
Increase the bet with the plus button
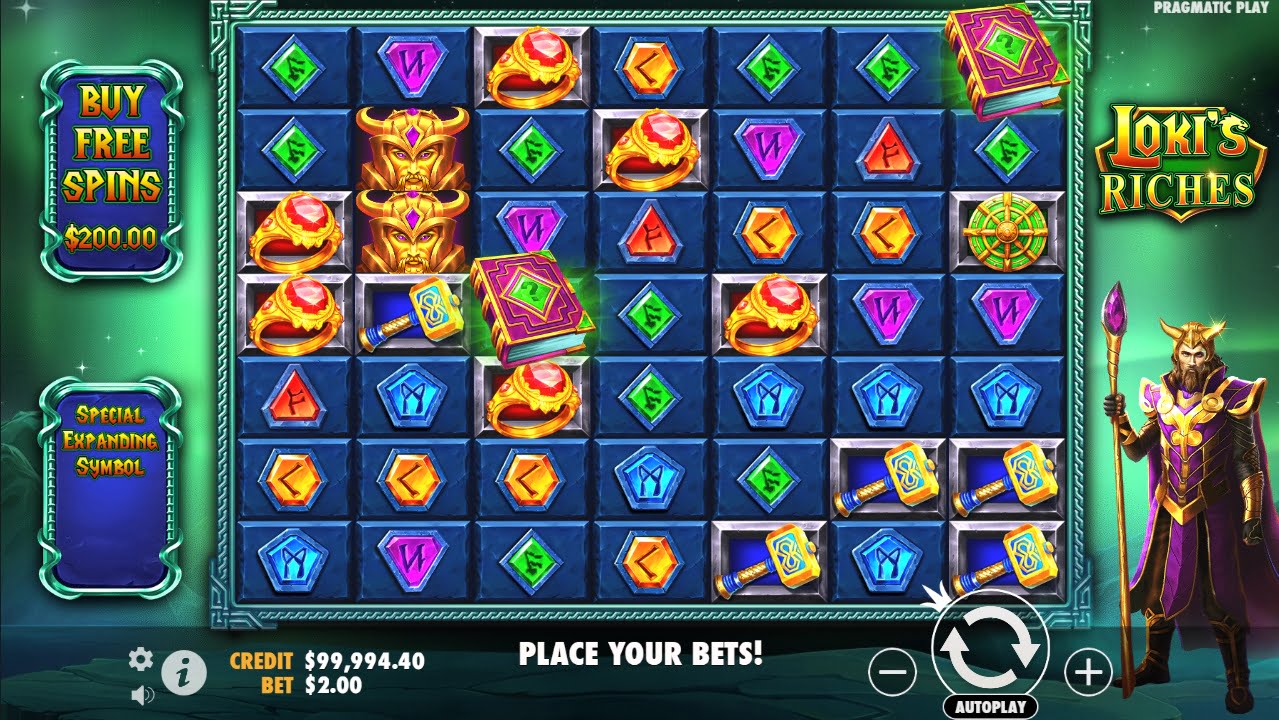[x=1088, y=672]
